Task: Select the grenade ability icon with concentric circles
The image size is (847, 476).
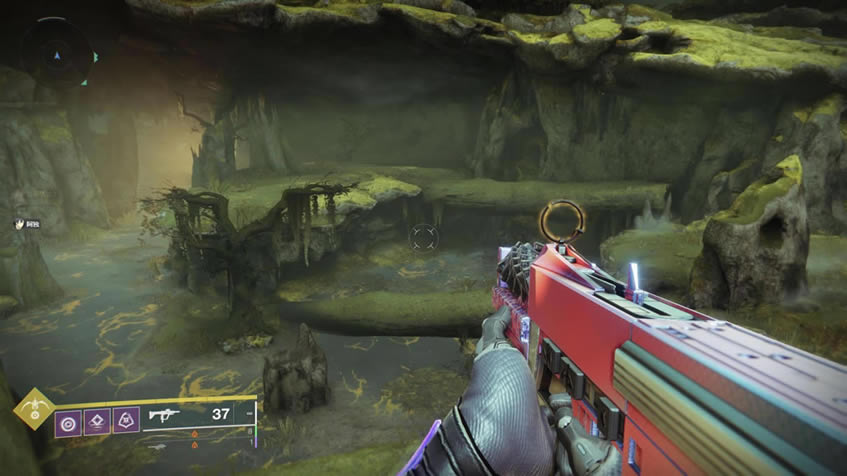Action: point(69,421)
